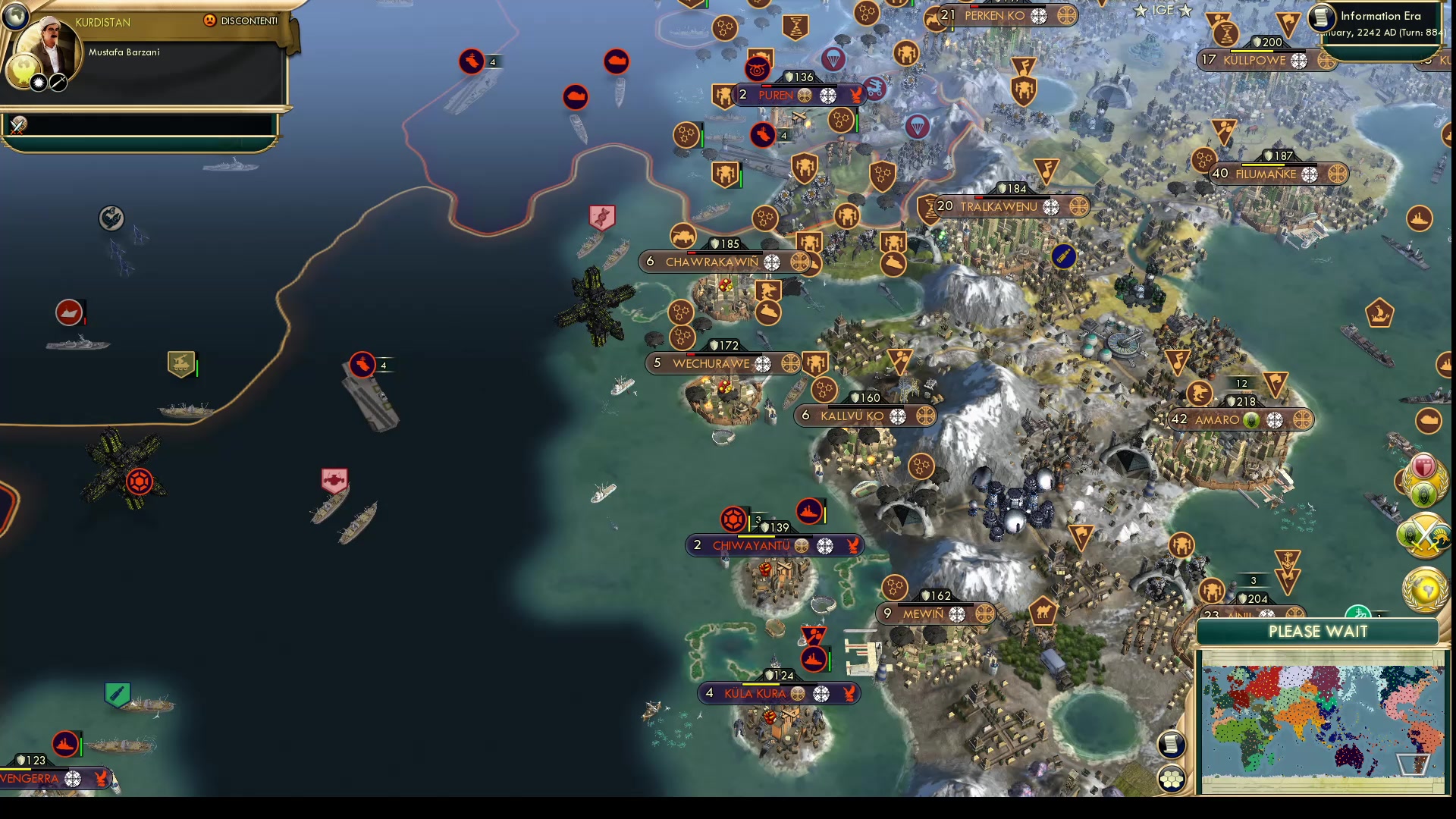Click the dagger icon beside the leader portrait
Screen dimensions: 1456x819
pos(58,83)
